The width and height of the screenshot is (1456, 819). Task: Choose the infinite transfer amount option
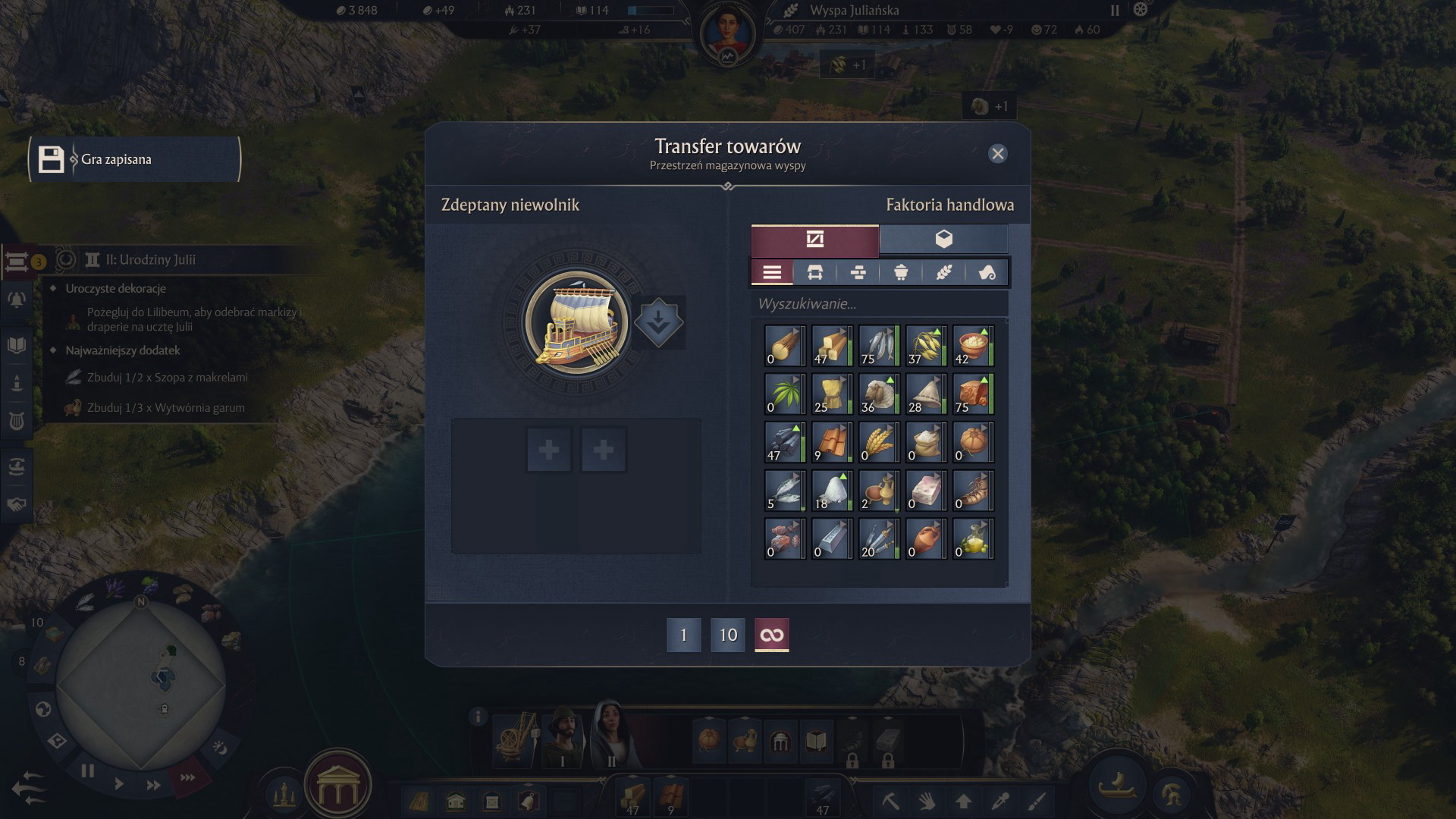(772, 635)
